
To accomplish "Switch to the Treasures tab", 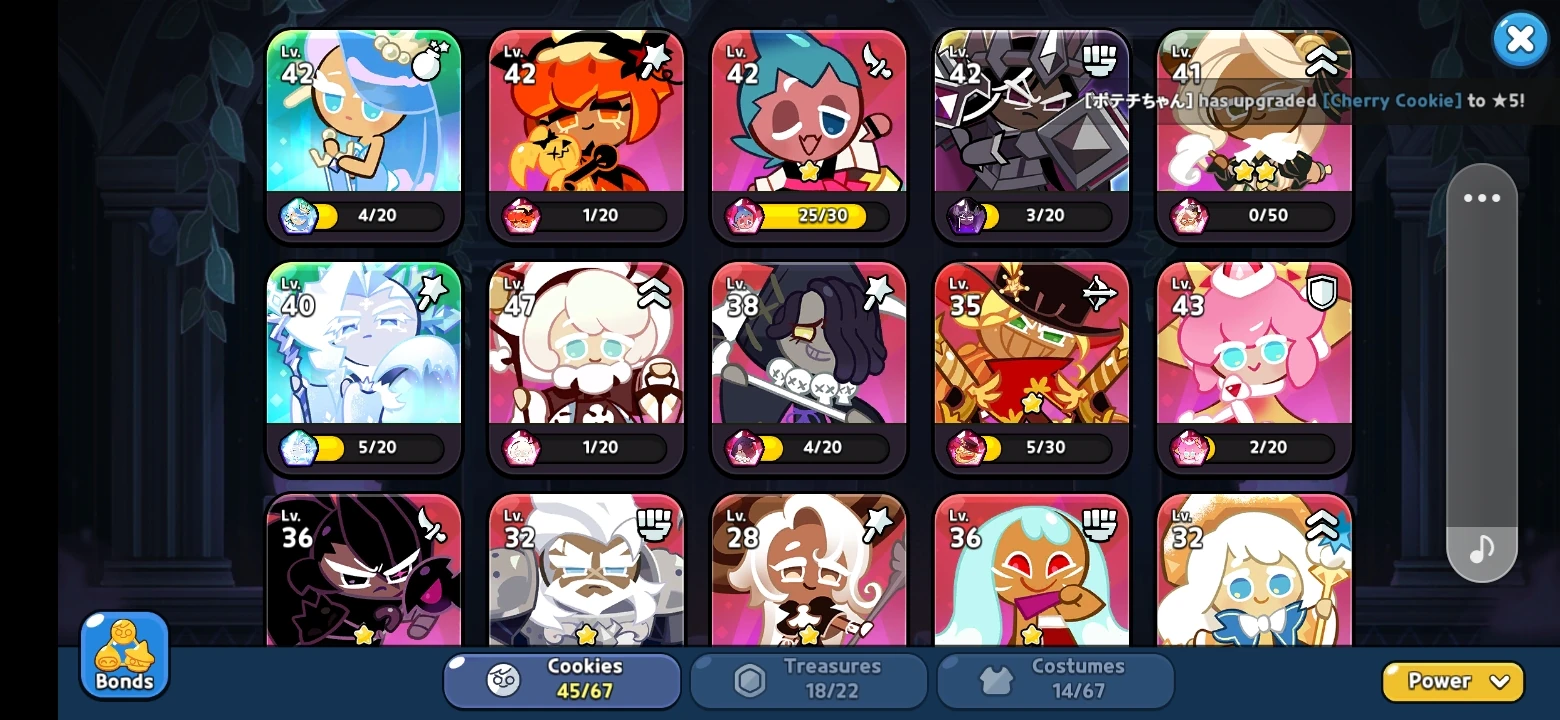I will coord(808,680).
